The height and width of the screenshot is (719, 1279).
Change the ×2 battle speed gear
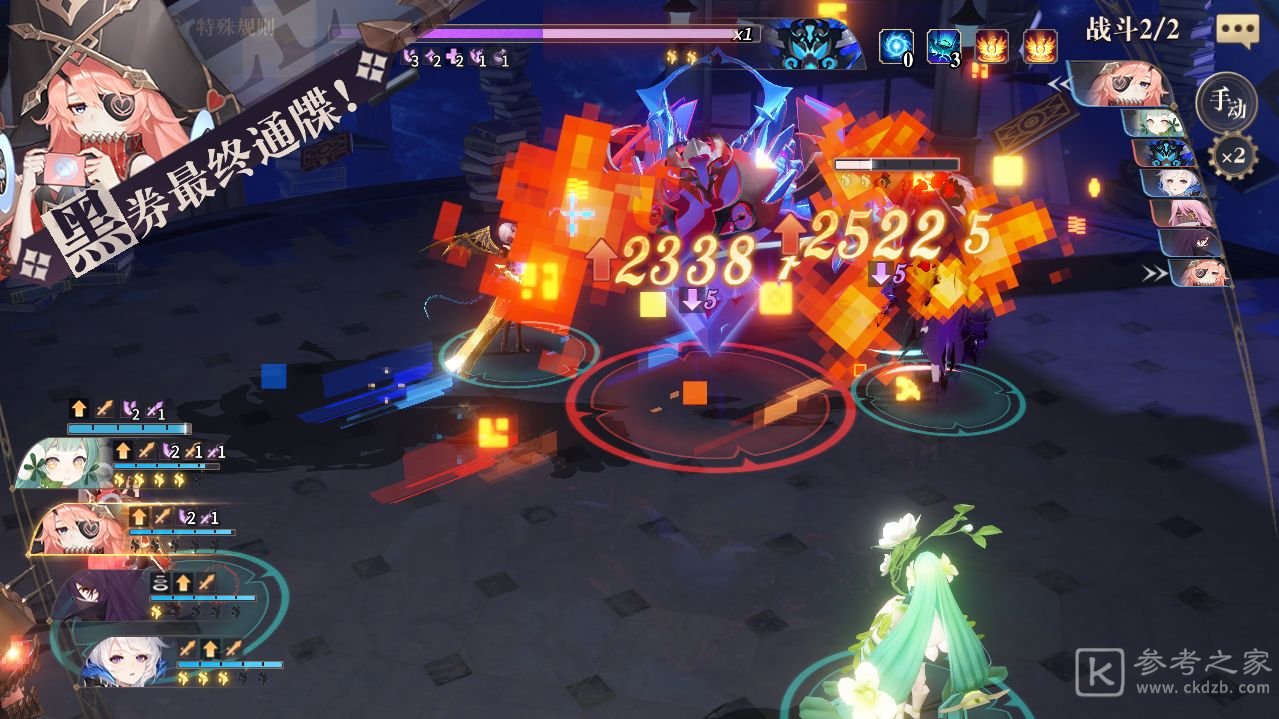click(1231, 156)
